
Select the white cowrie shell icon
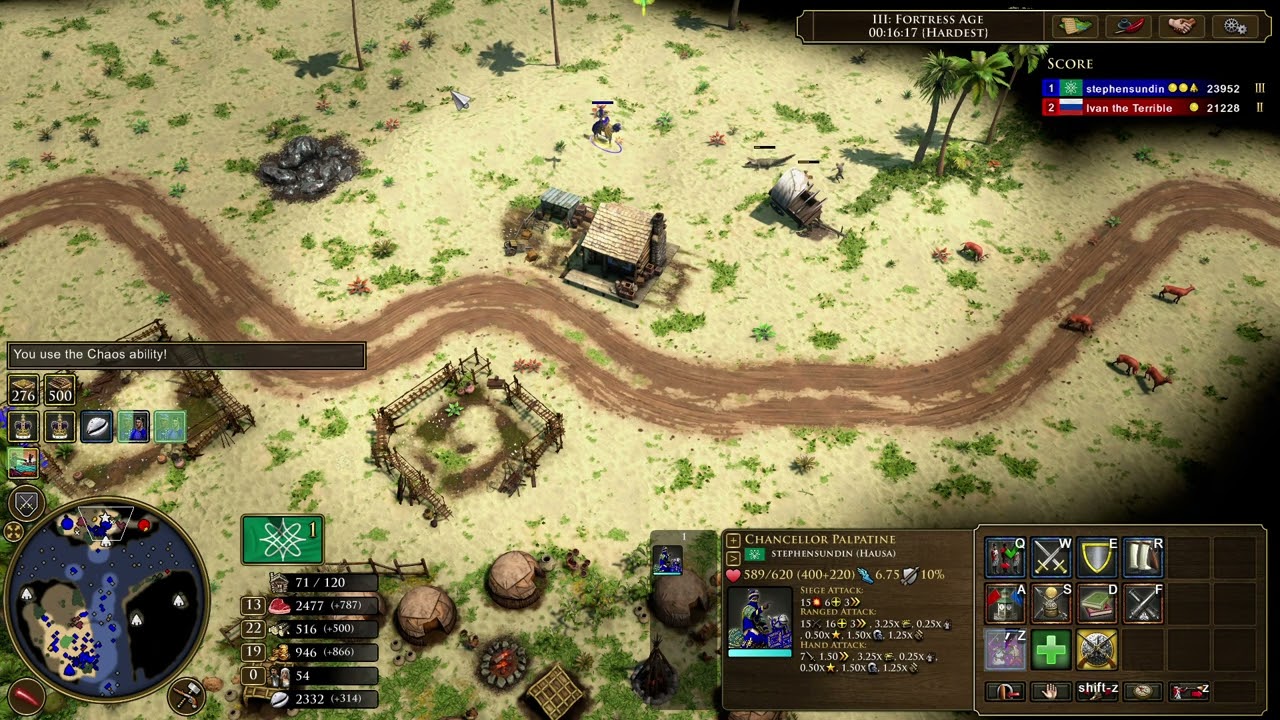96,427
